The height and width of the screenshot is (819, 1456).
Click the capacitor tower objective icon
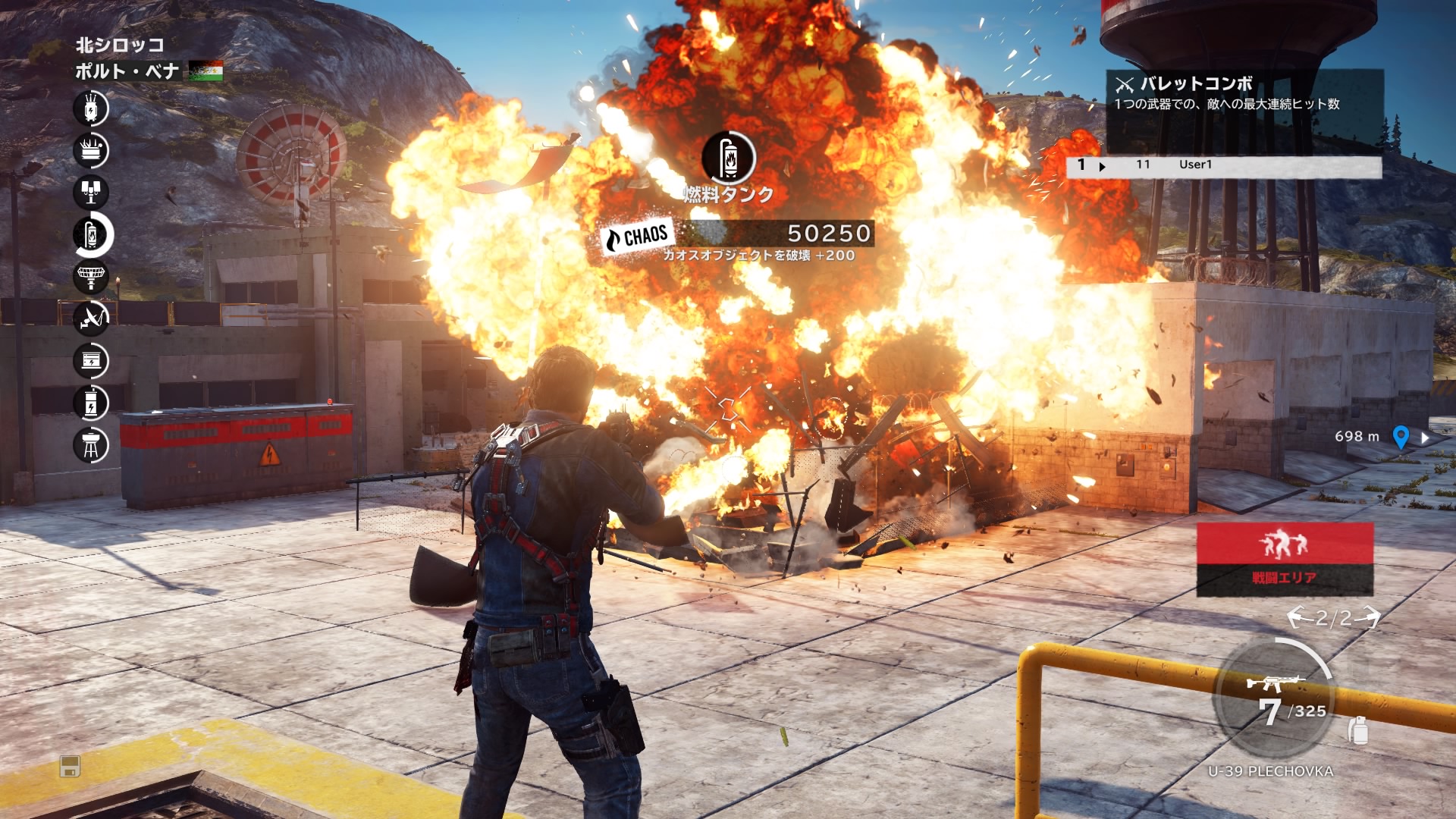click(91, 403)
